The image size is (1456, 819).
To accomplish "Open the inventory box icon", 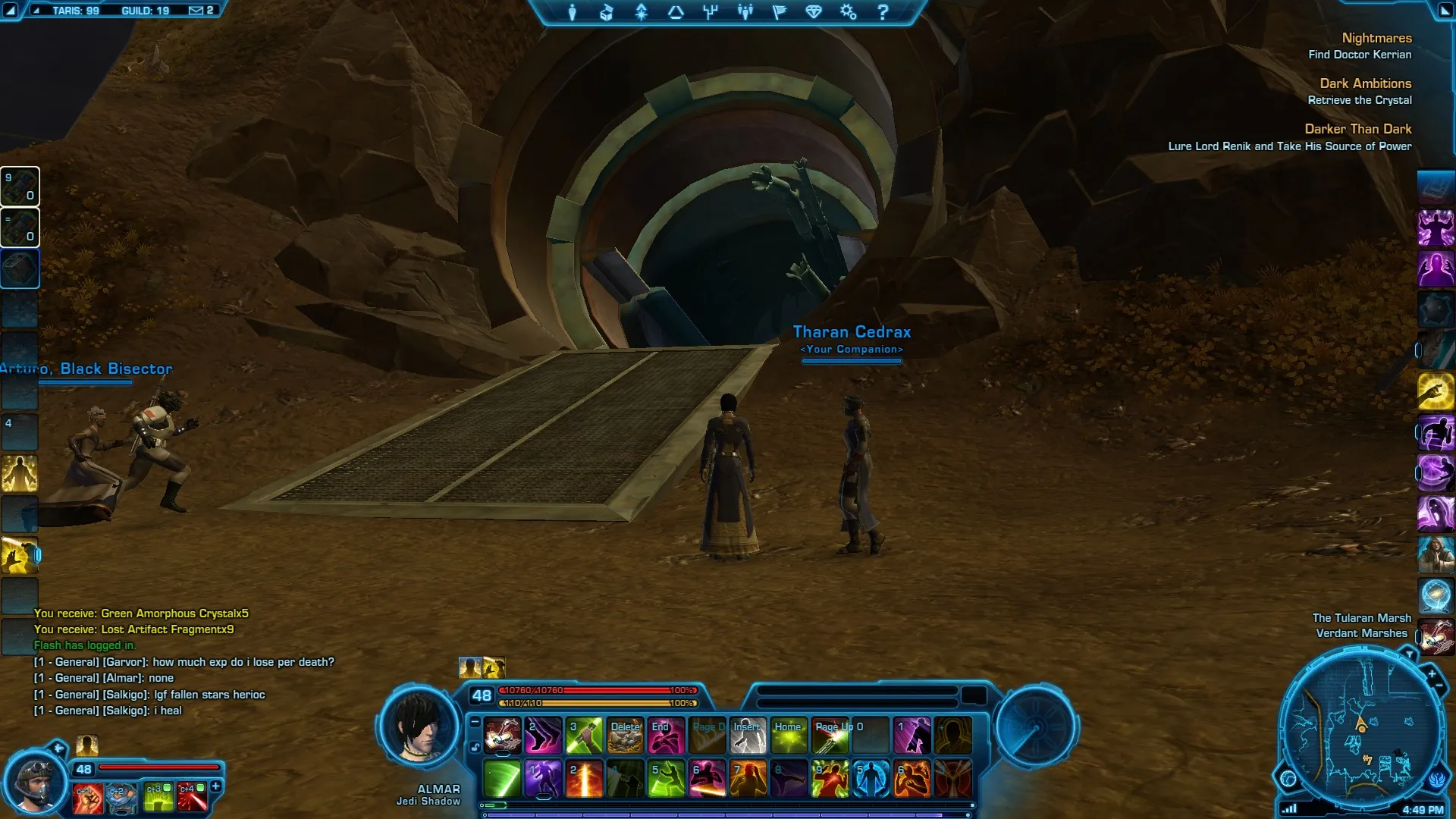I will [x=607, y=12].
